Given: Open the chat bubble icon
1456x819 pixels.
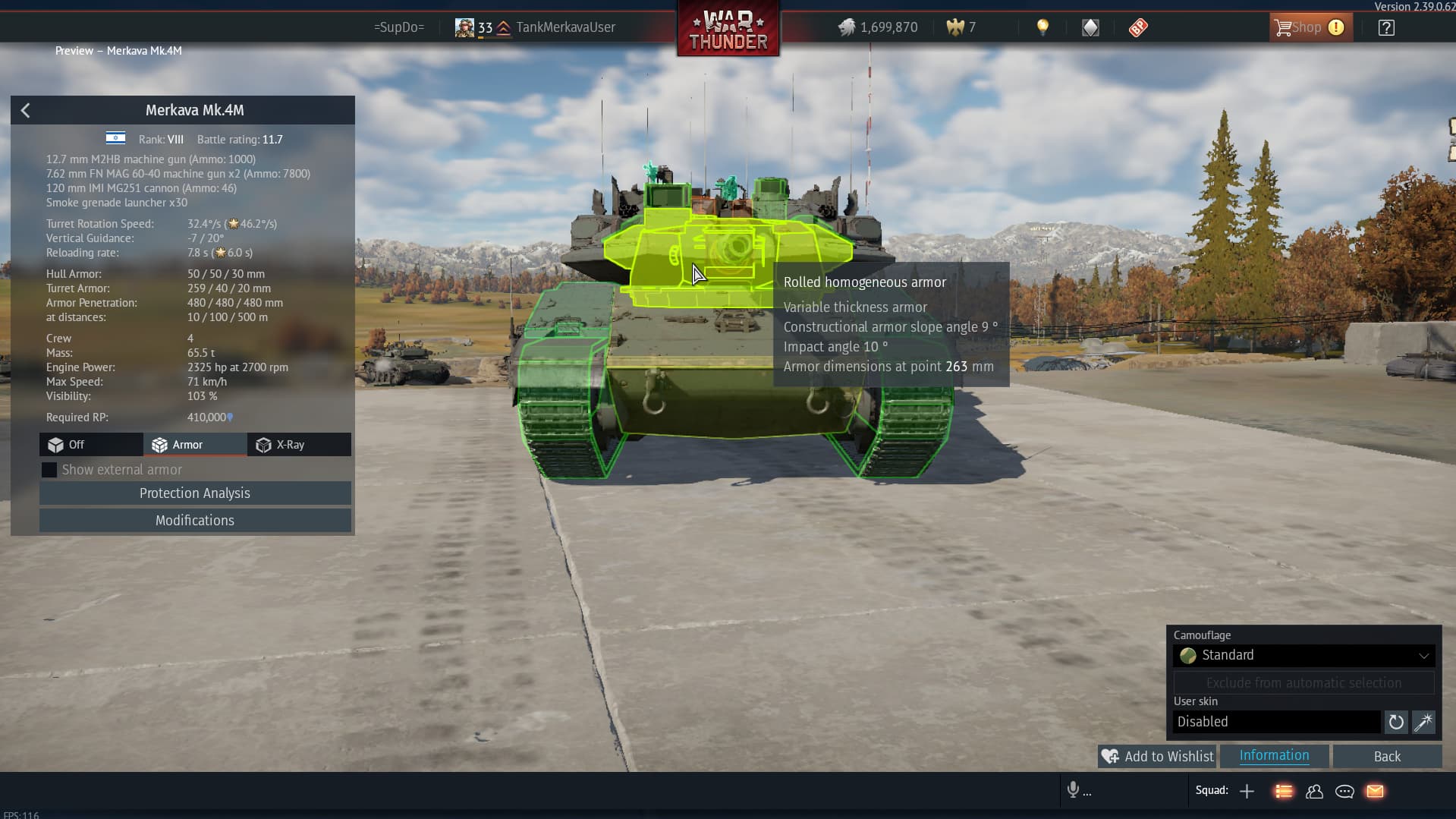Looking at the screenshot, I should (x=1343, y=791).
